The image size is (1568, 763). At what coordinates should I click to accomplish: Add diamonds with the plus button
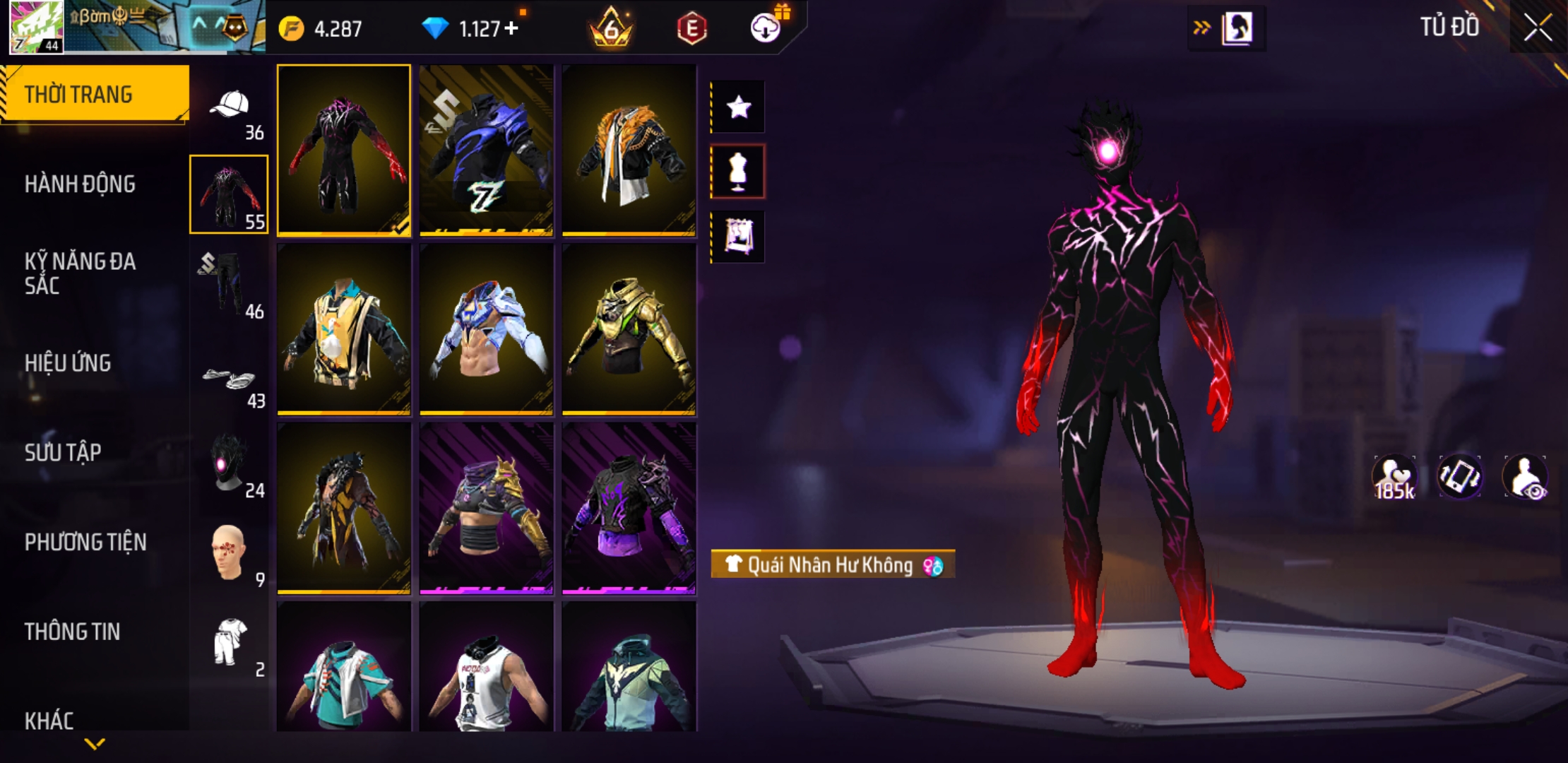coord(511,28)
